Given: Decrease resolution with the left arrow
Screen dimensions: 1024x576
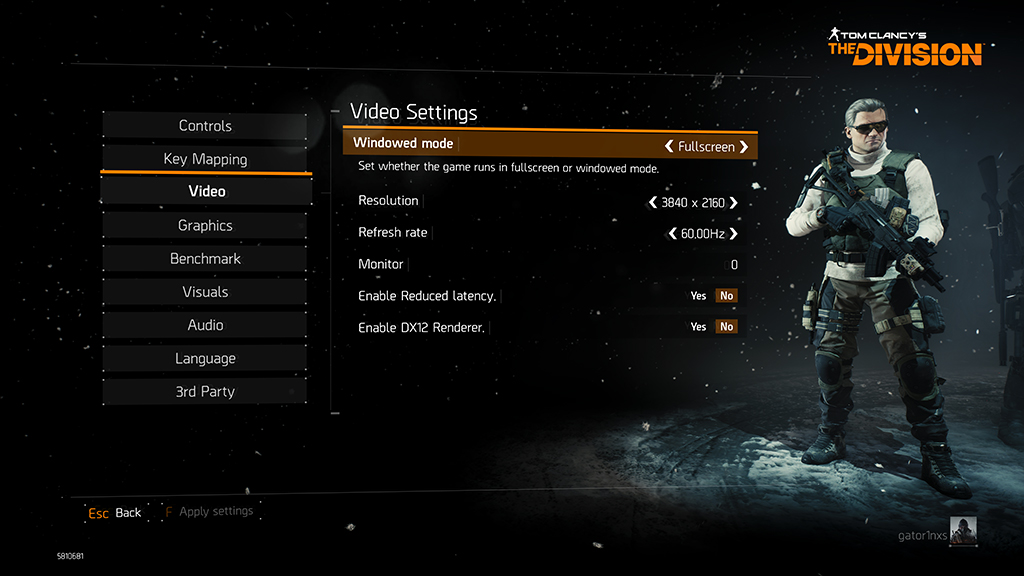Looking at the screenshot, I should click(653, 203).
